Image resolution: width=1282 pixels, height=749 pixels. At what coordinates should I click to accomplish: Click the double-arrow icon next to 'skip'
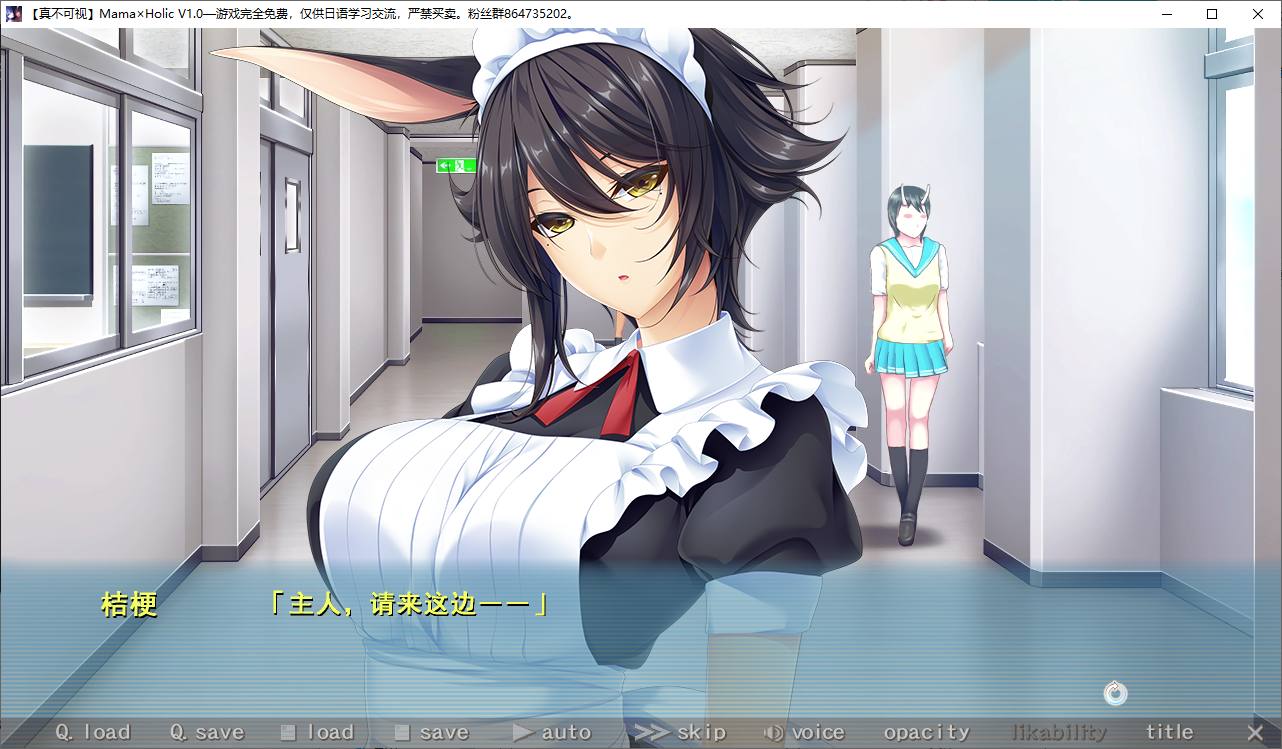click(650, 732)
